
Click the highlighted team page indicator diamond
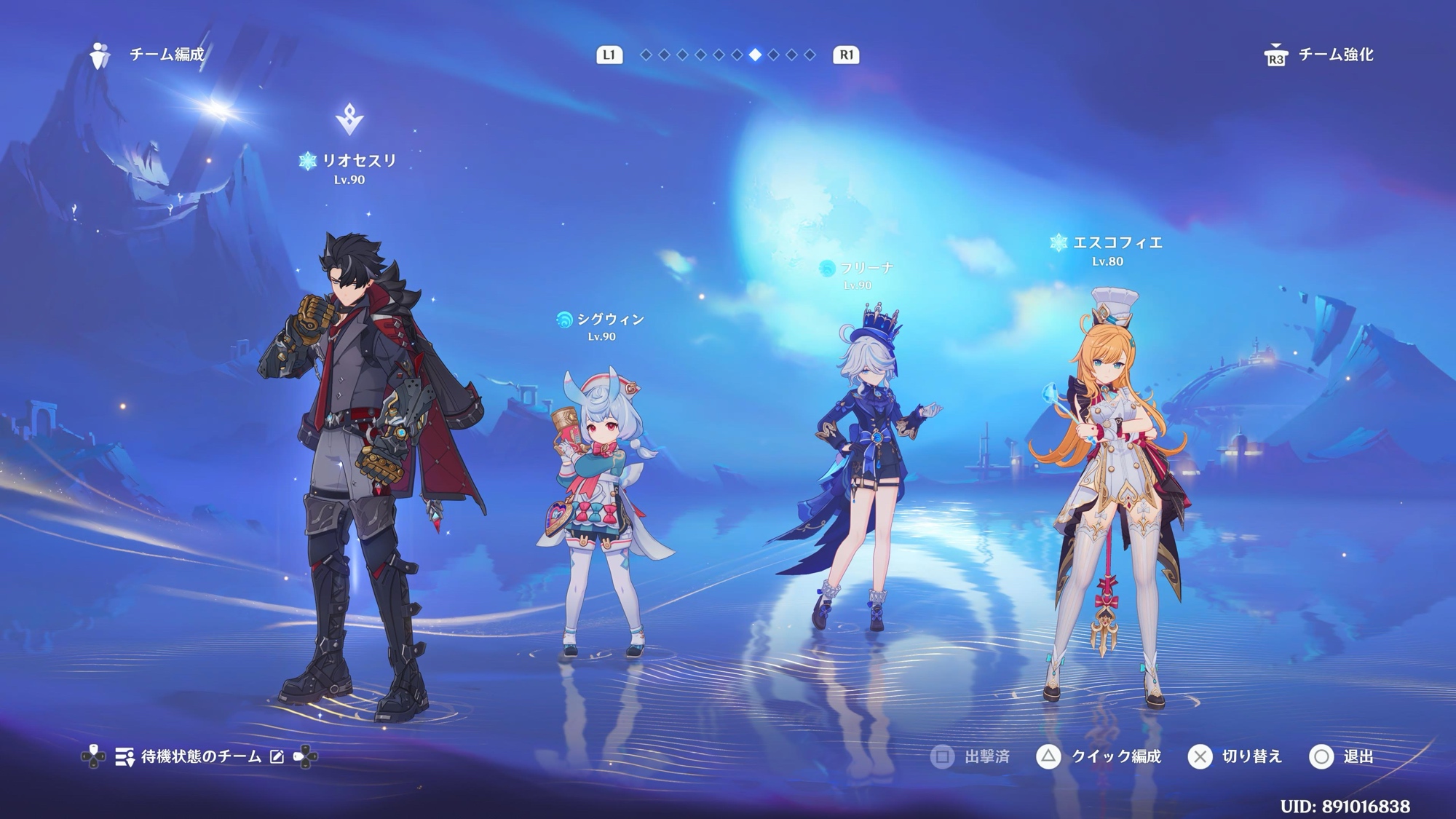click(755, 55)
